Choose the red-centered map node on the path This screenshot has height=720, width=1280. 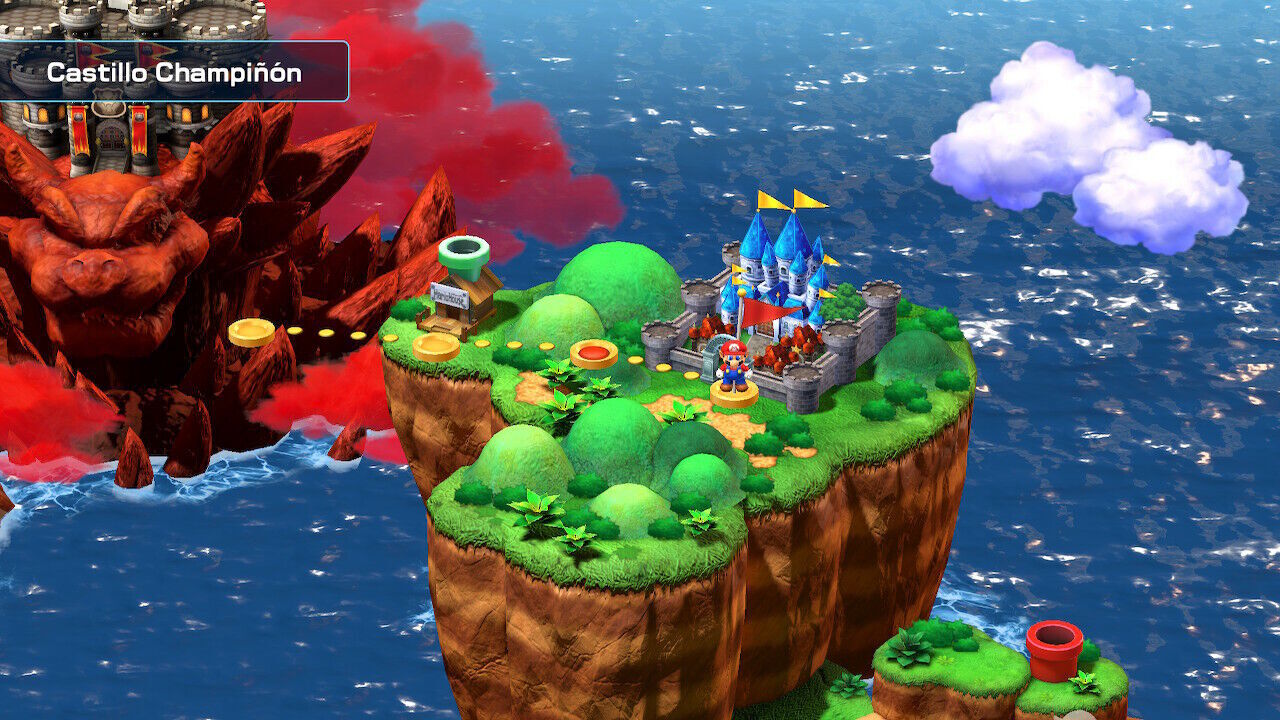click(593, 353)
